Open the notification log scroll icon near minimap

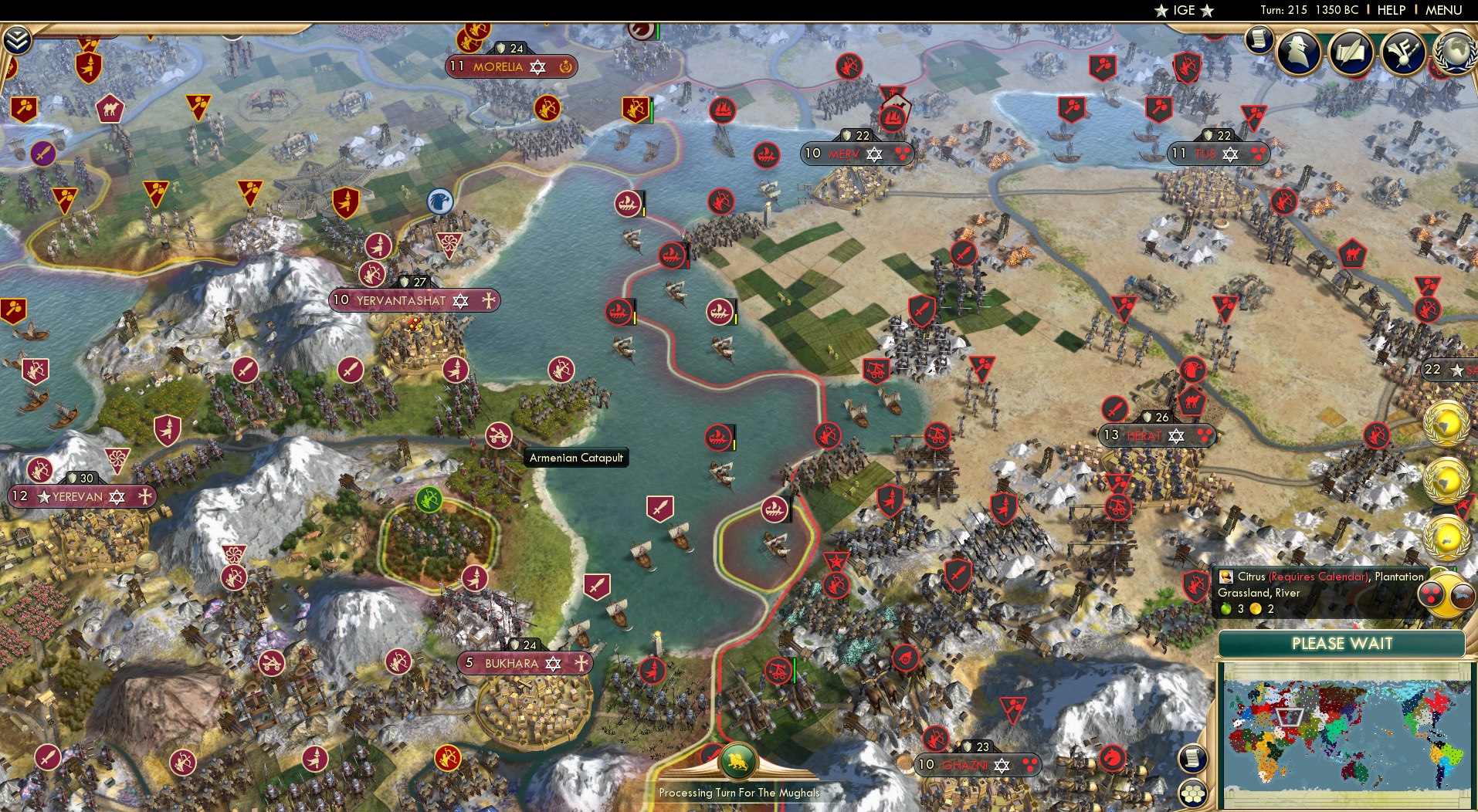1192,759
